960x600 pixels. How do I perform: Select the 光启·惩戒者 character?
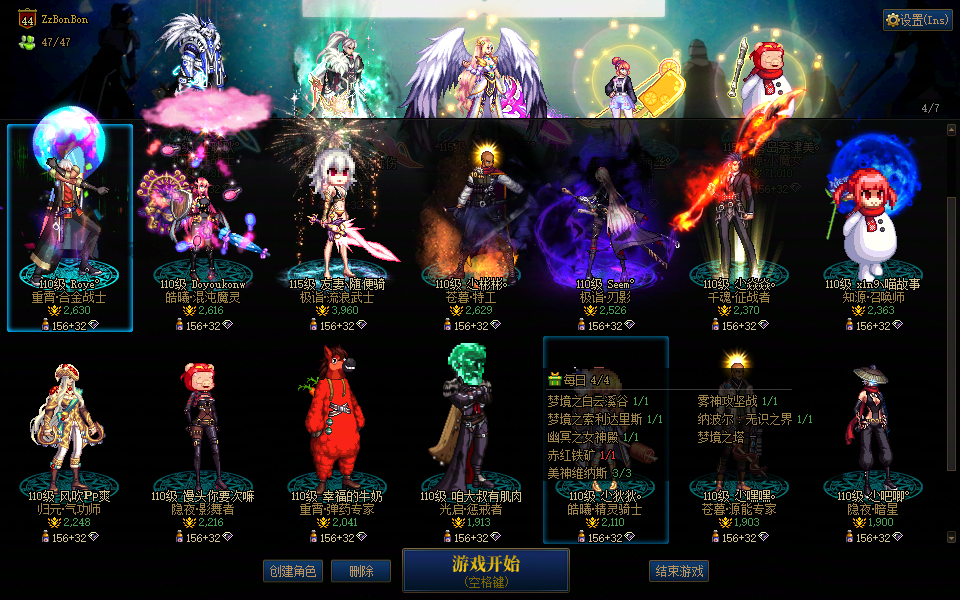471,440
